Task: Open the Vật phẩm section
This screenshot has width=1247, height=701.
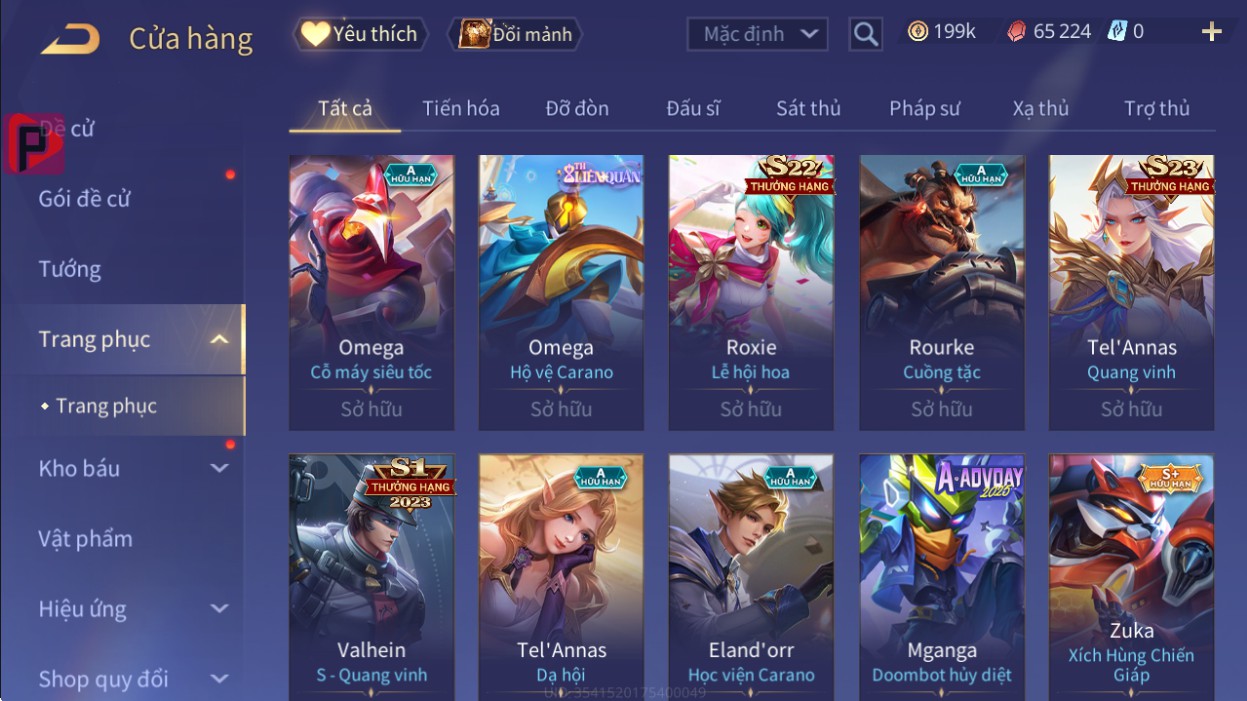Action: click(86, 539)
